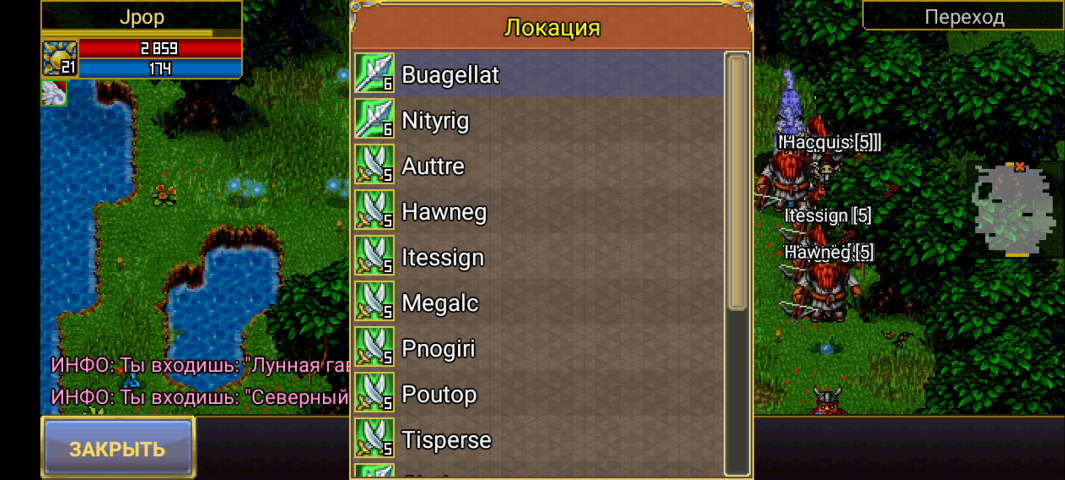Pick the Hawneg row in the list
This screenshot has height=480, width=1065.
(538, 212)
